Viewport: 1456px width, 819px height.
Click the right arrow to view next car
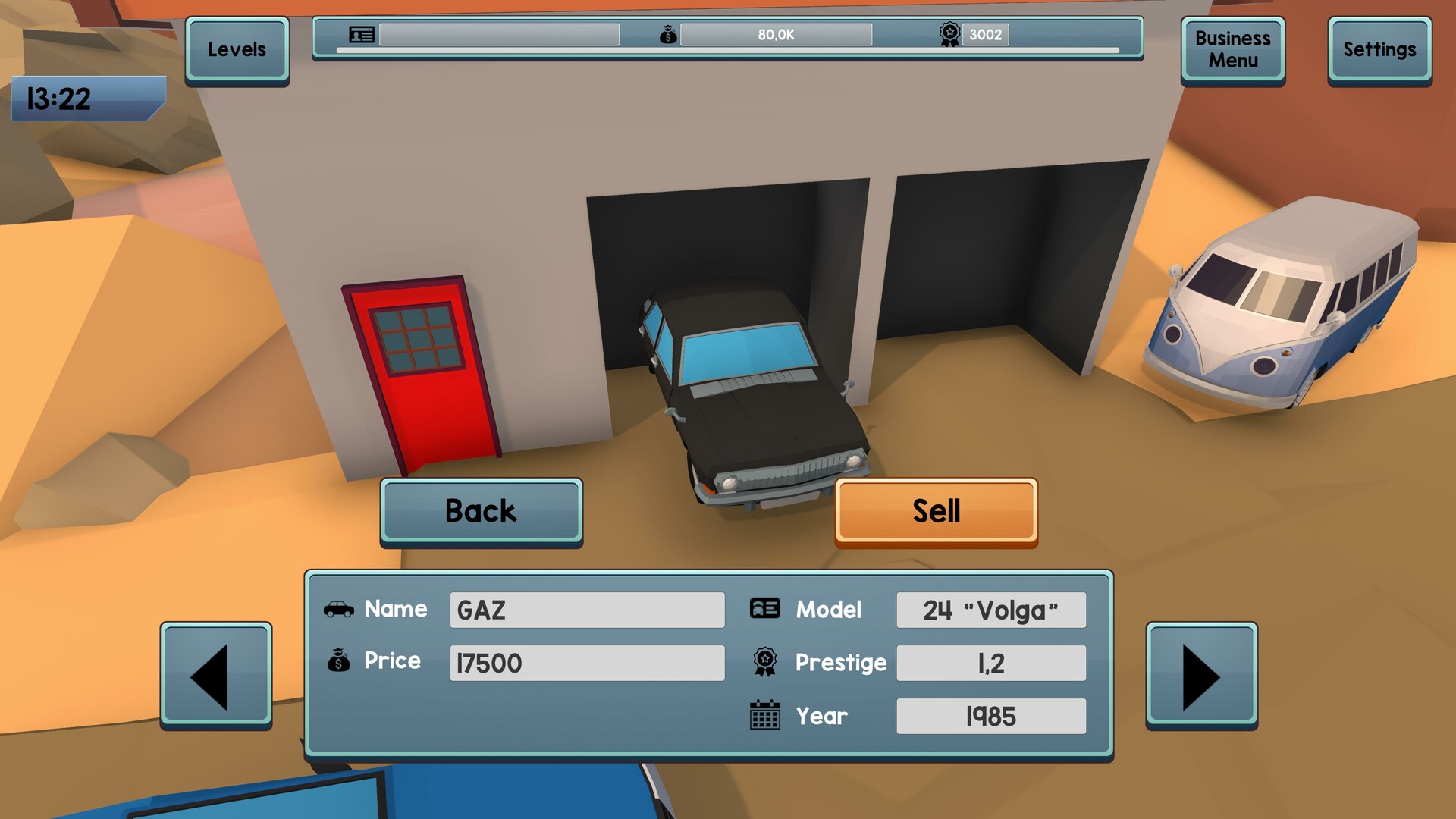click(1202, 675)
